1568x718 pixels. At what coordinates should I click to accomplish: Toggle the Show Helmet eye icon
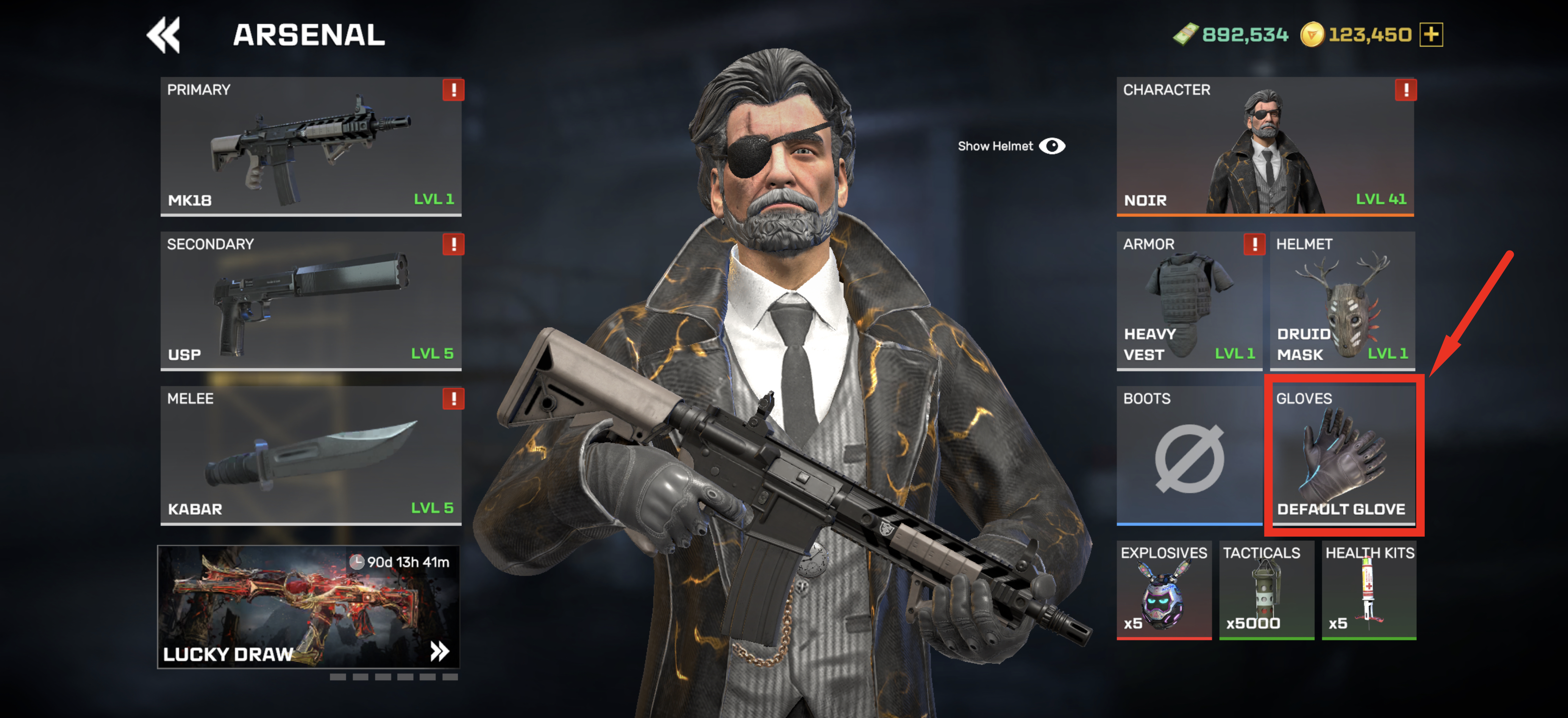(x=1052, y=146)
